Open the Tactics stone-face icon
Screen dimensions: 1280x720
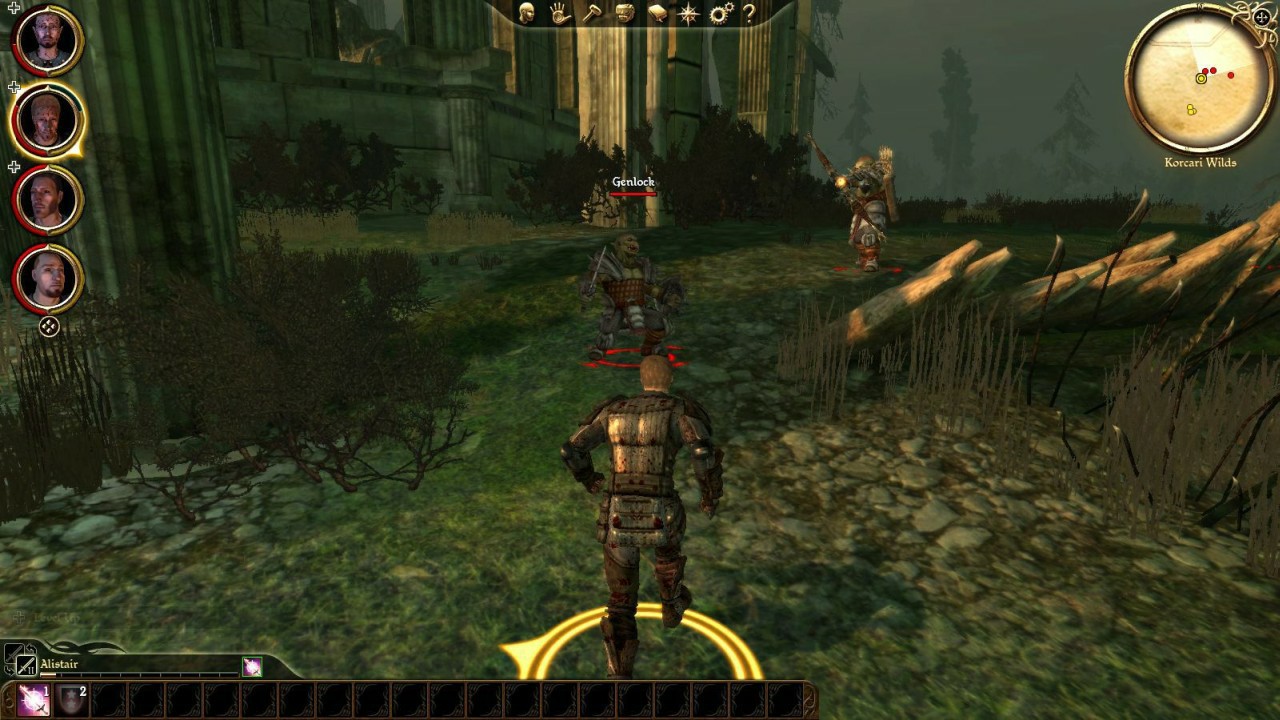pyautogui.click(x=624, y=13)
